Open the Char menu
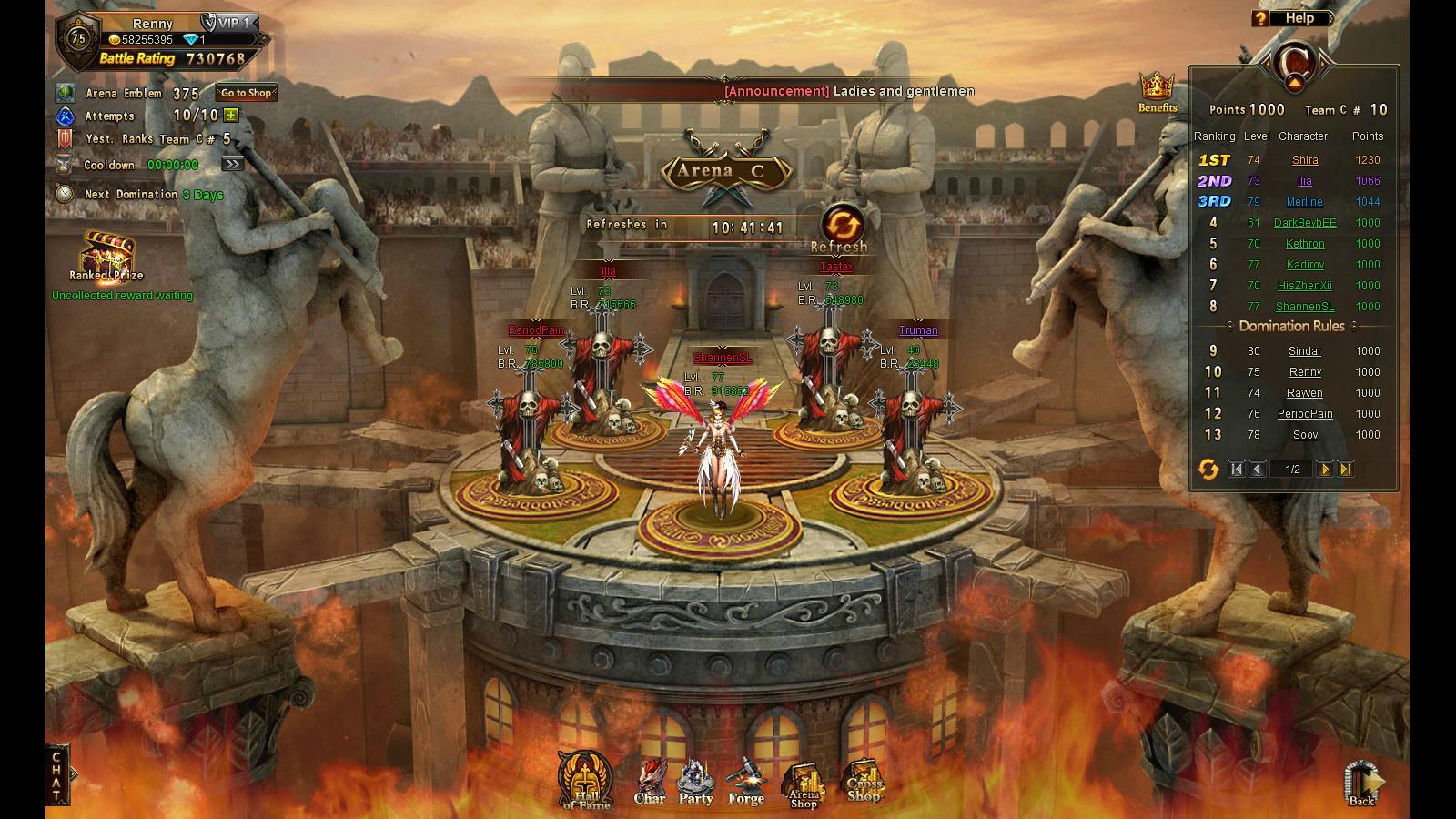Image resolution: width=1456 pixels, height=819 pixels. click(x=650, y=784)
